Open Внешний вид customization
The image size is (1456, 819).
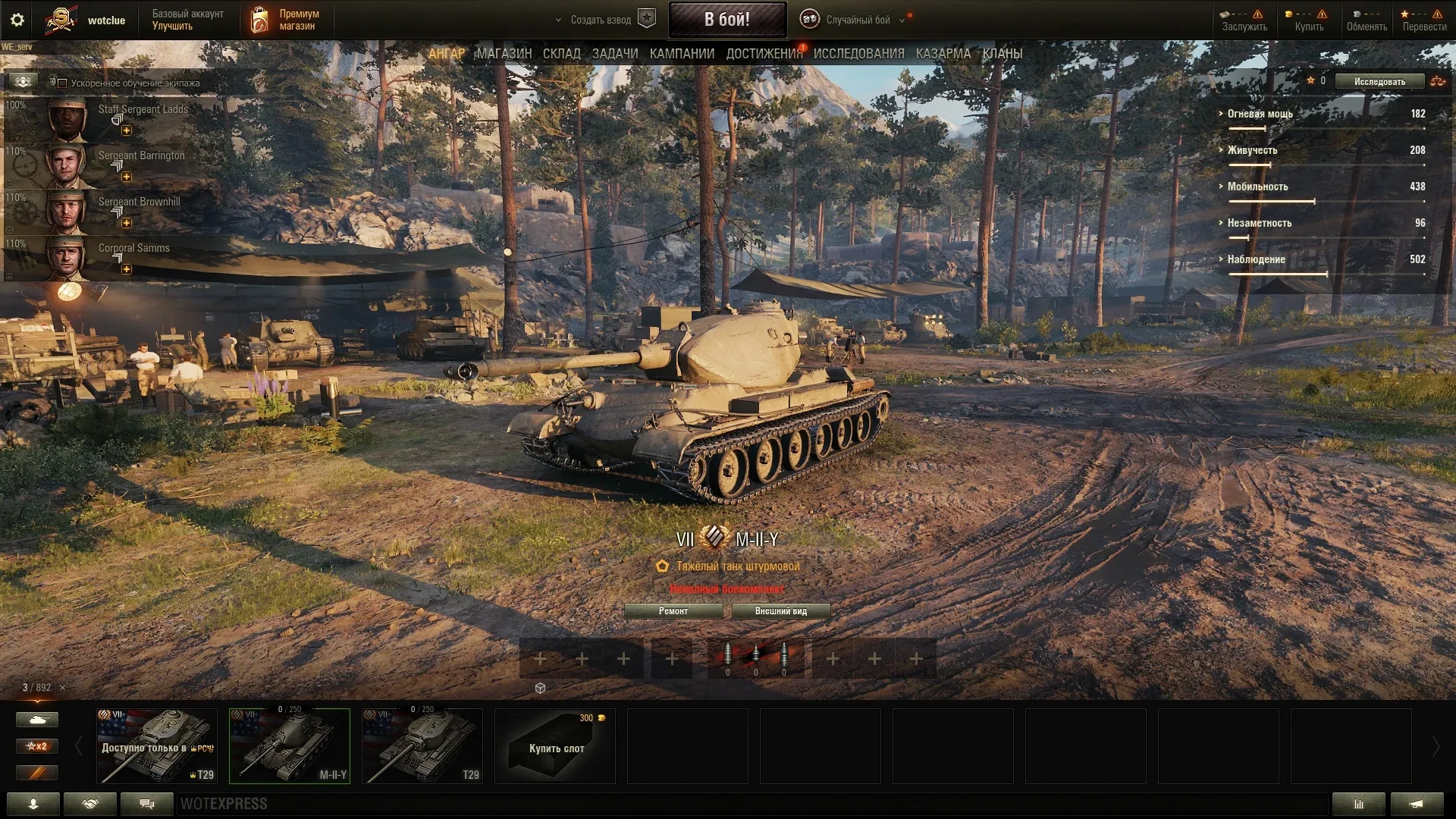tap(780, 611)
